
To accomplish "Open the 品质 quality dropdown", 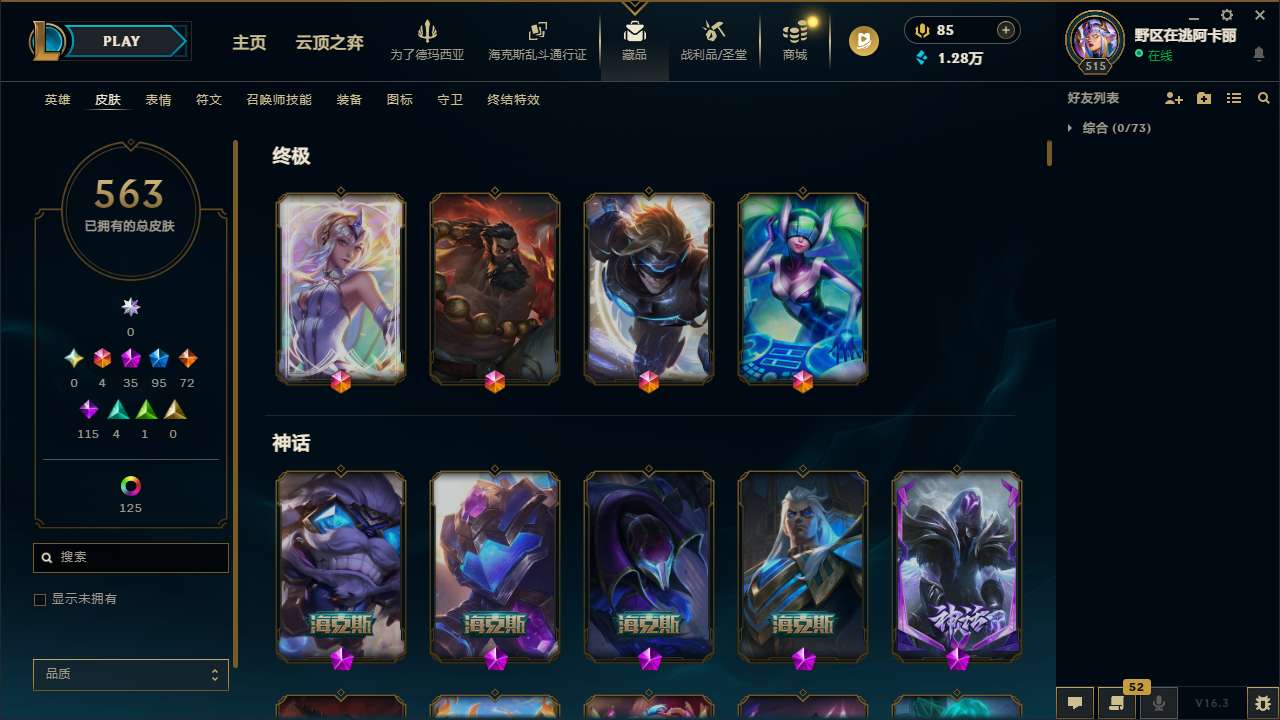I will (130, 674).
